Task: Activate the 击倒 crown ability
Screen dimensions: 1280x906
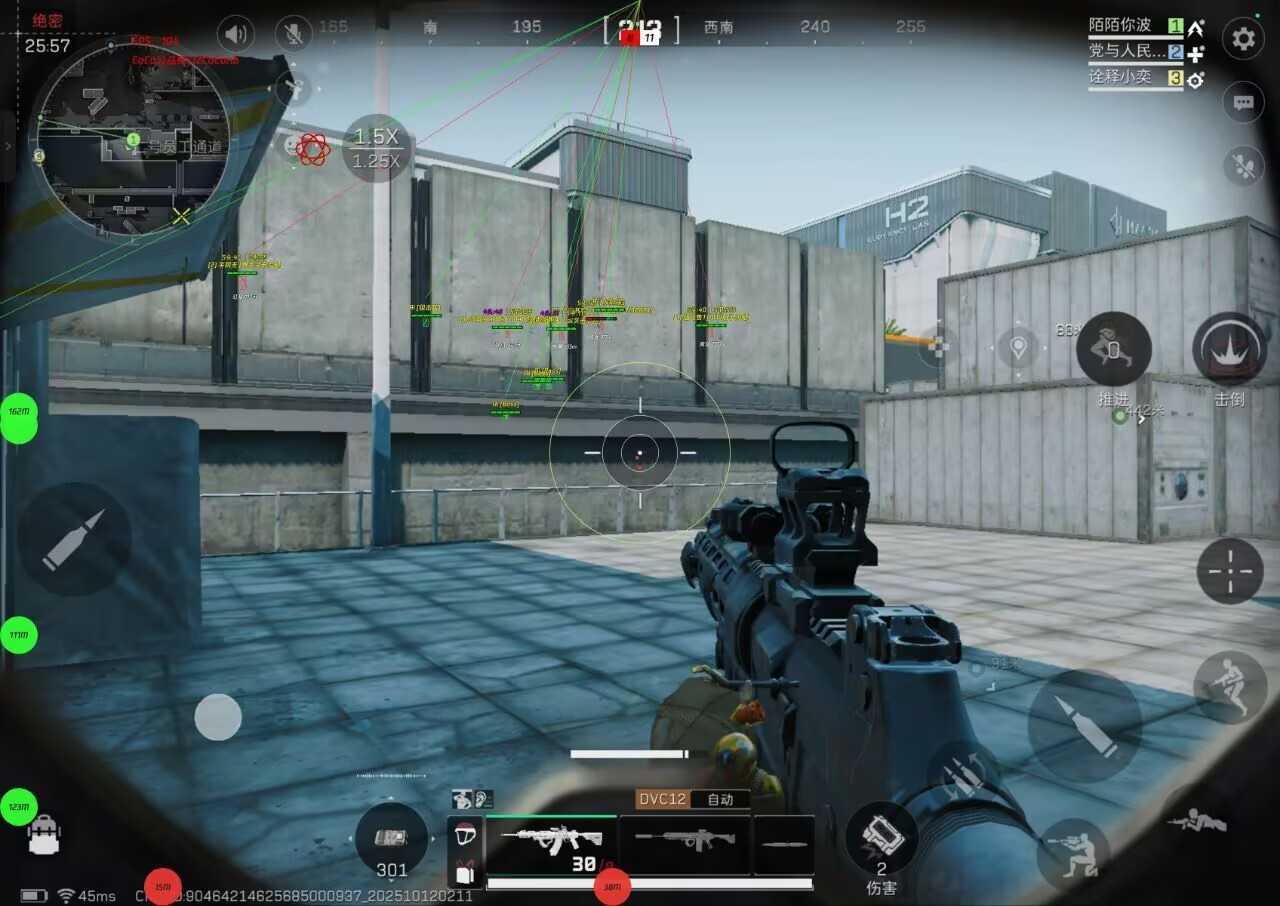Action: click(x=1229, y=350)
